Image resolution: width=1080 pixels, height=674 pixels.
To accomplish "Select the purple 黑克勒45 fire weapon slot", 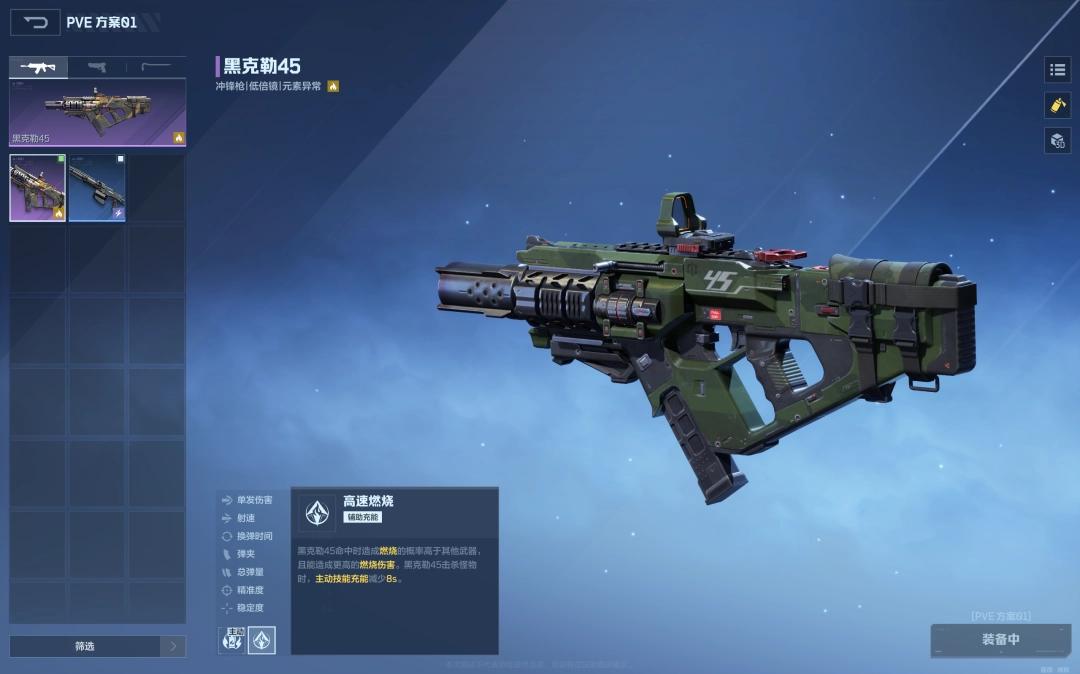I will coord(38,187).
